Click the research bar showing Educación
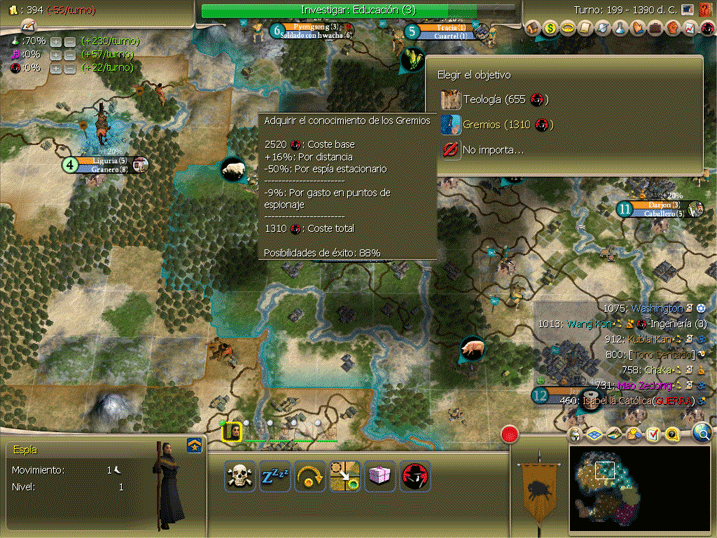The image size is (717, 538). click(360, 10)
